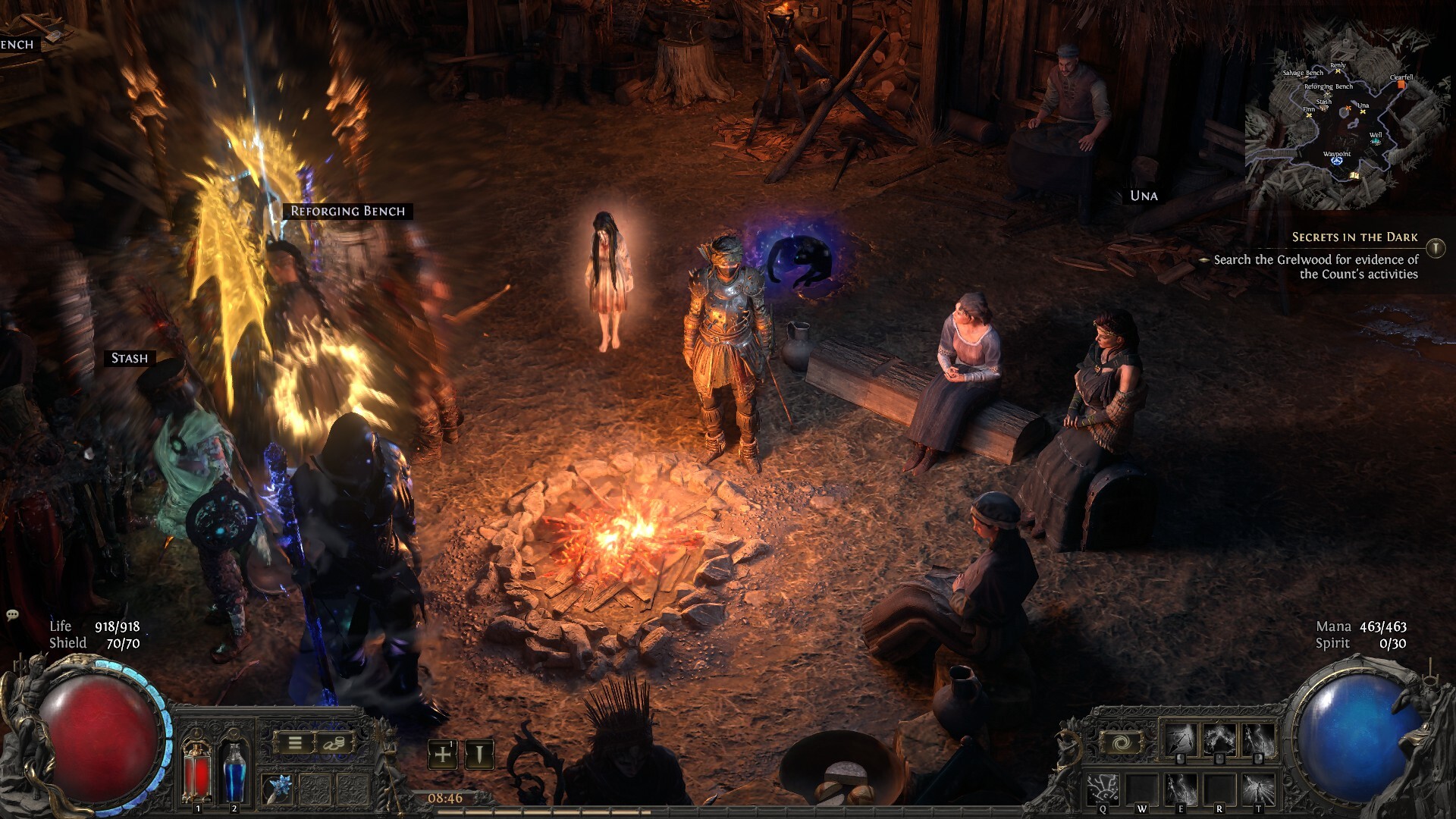The height and width of the screenshot is (819, 1456).
Task: Open the coins and rings shop button
Action: coord(334,743)
